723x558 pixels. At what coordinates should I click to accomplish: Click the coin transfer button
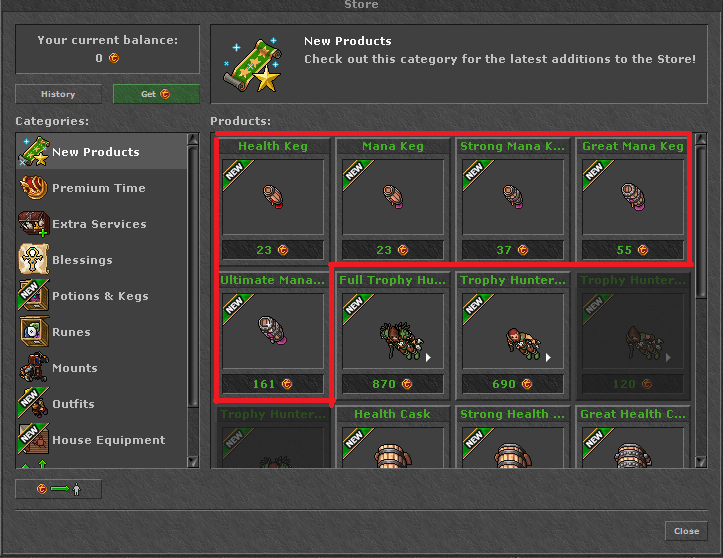tap(58, 489)
